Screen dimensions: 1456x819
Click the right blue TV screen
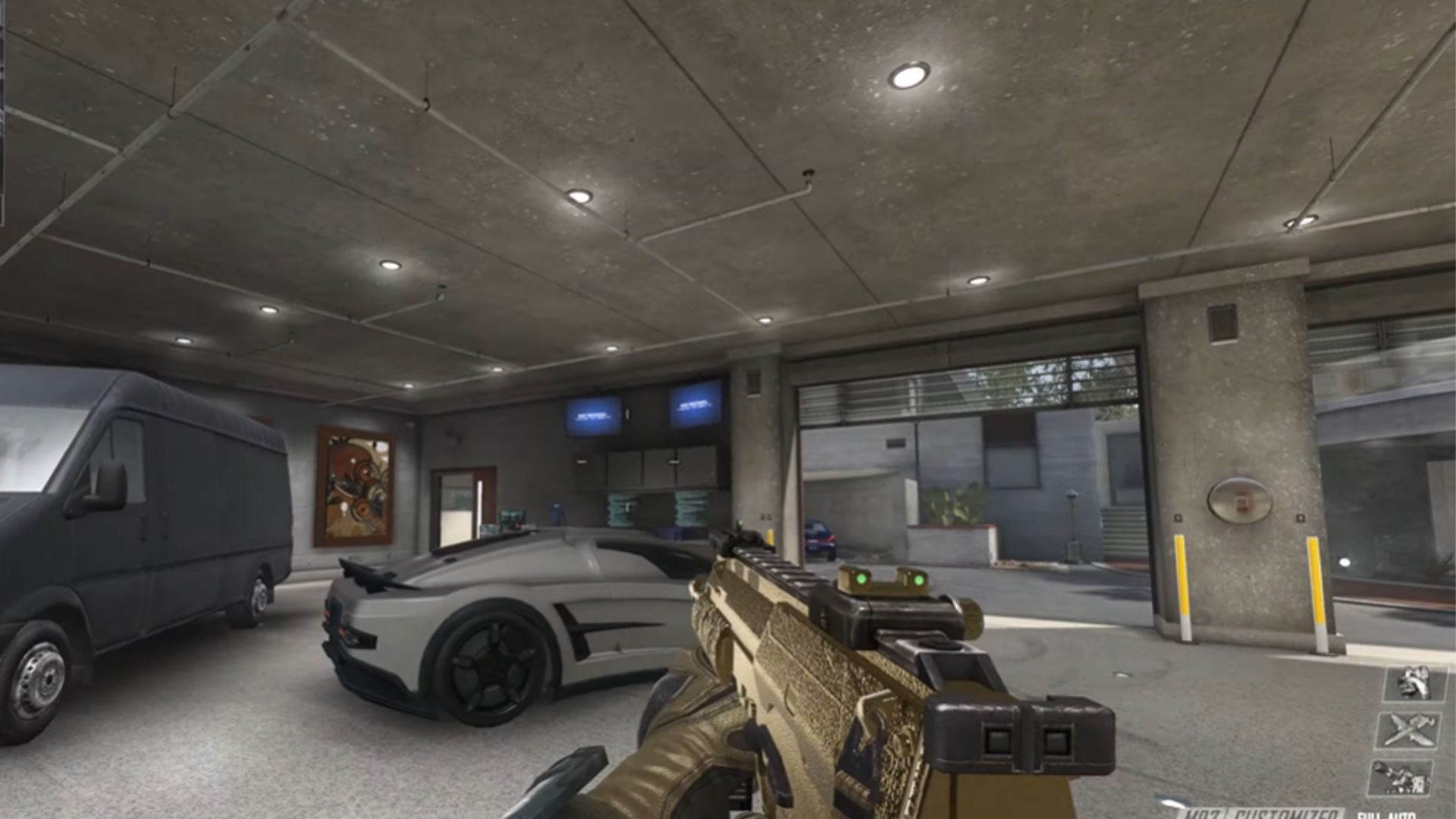[694, 408]
